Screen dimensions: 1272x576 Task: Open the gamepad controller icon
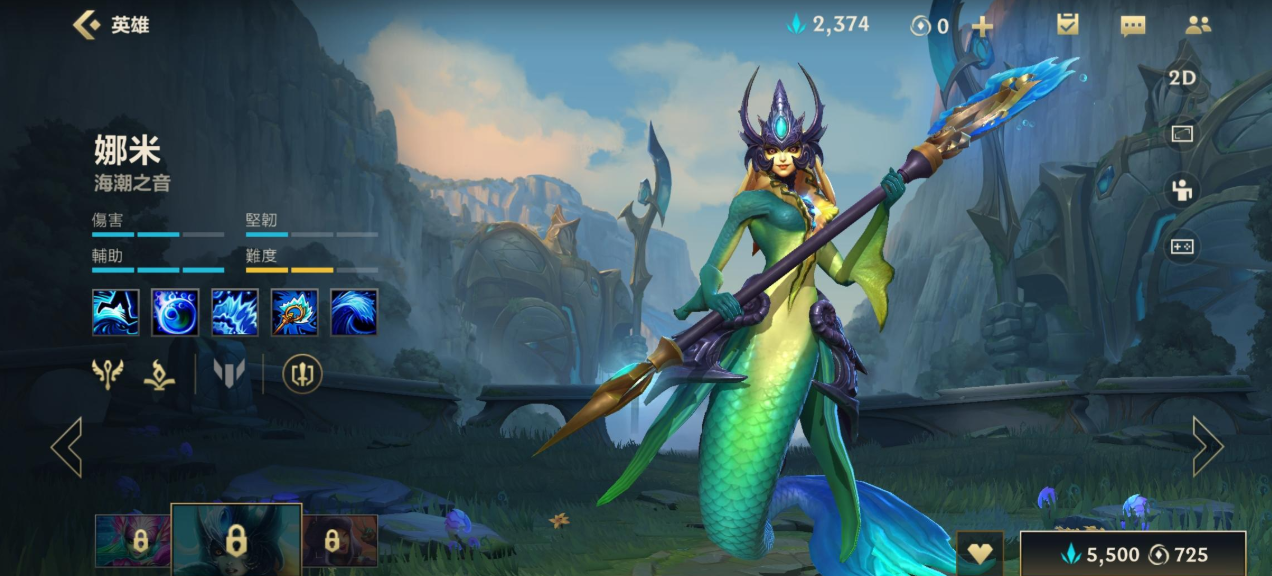point(1183,246)
